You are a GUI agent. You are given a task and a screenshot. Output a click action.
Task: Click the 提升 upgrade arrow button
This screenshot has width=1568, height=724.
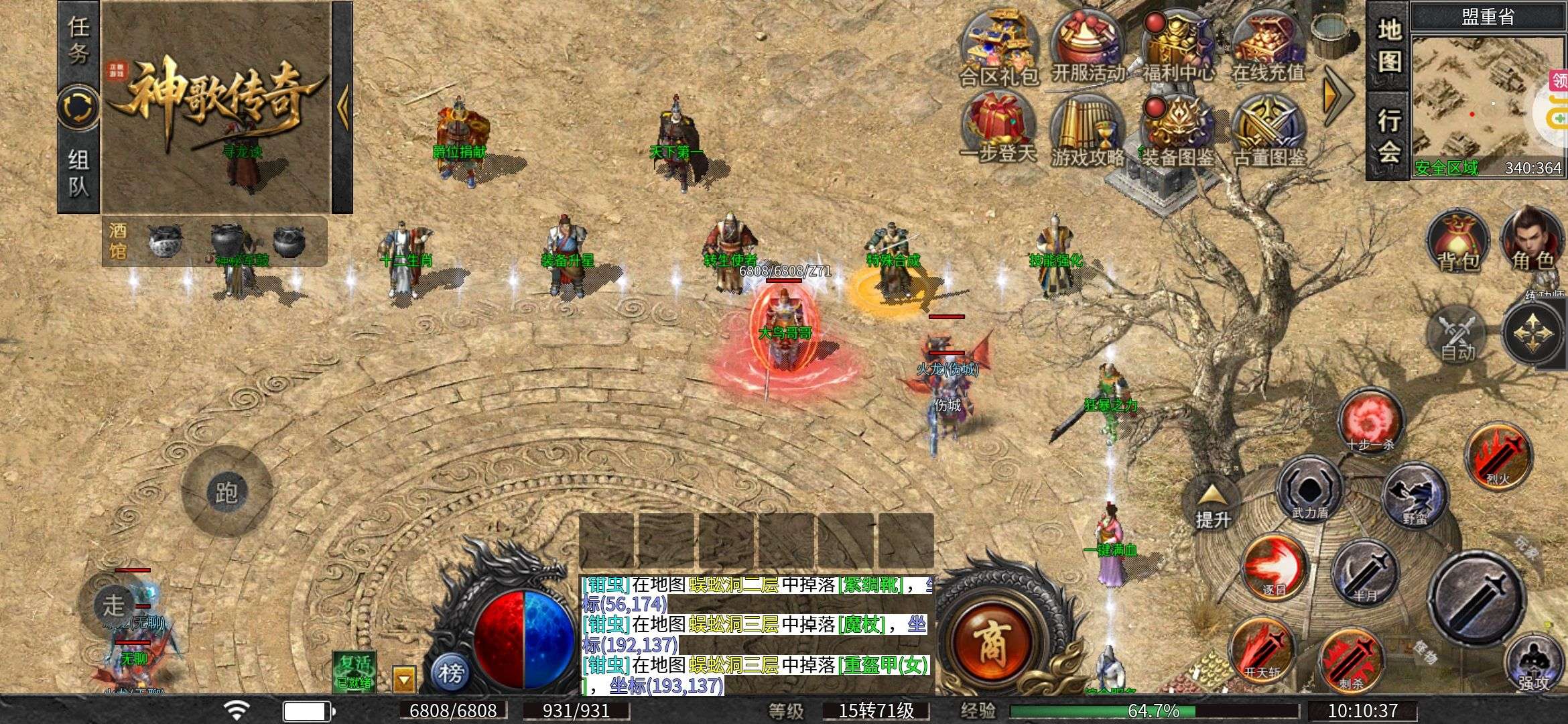1212,505
